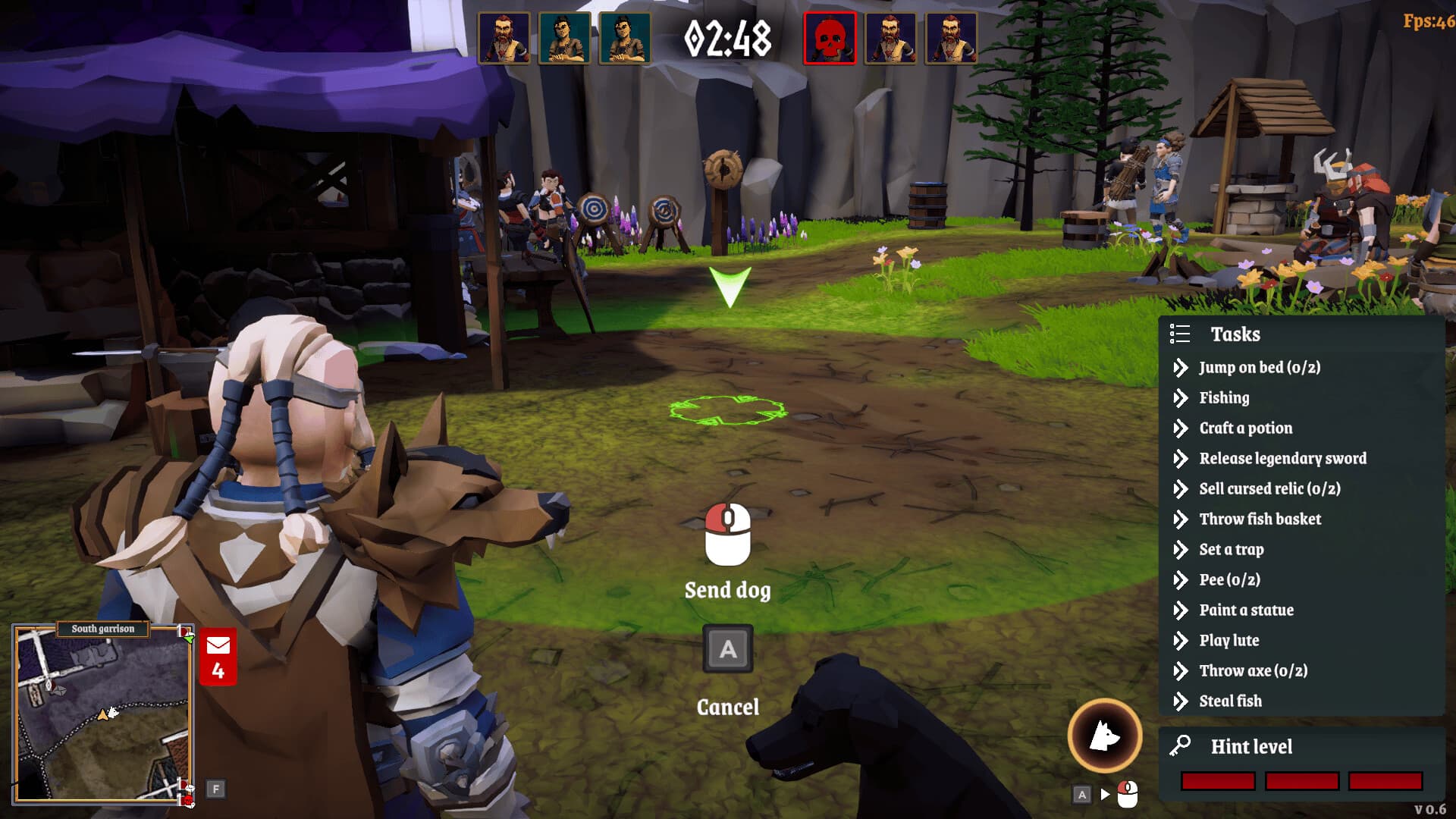Image resolution: width=1456 pixels, height=819 pixels.
Task: Activate the dog ability icon
Action: point(1105,736)
